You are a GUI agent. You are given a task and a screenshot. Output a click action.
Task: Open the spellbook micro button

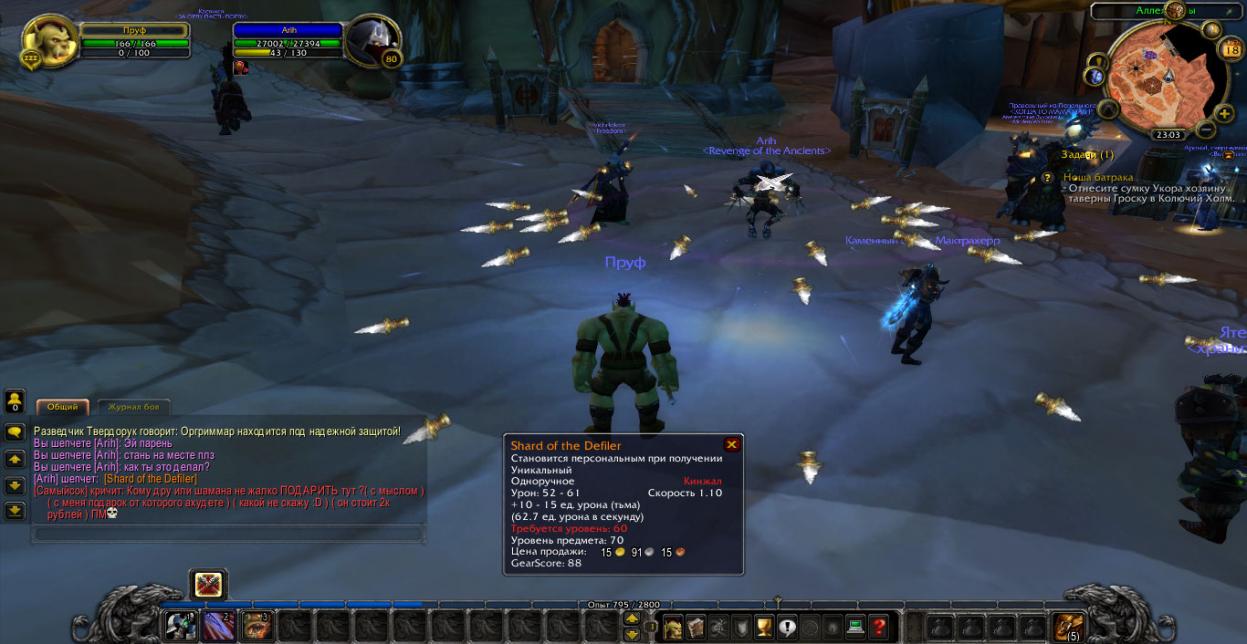click(x=695, y=627)
